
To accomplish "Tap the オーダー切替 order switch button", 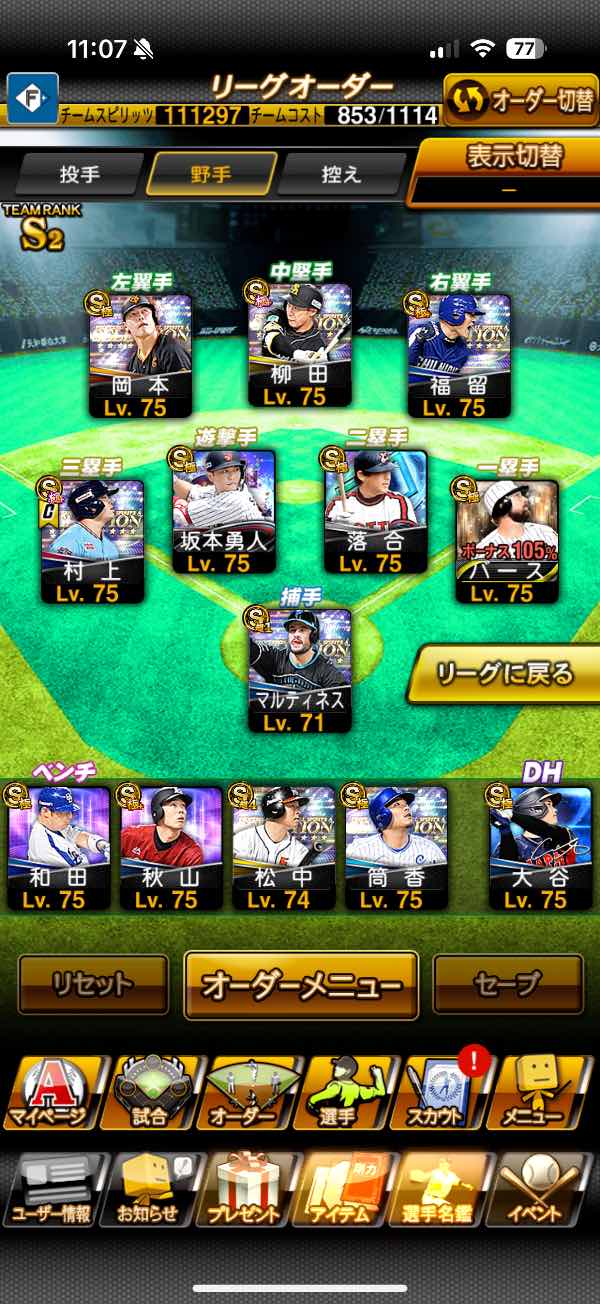I will [520, 101].
